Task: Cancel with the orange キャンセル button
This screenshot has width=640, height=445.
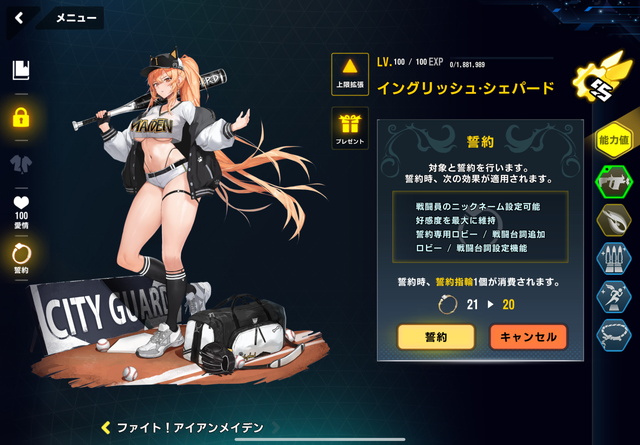Action: click(x=528, y=337)
